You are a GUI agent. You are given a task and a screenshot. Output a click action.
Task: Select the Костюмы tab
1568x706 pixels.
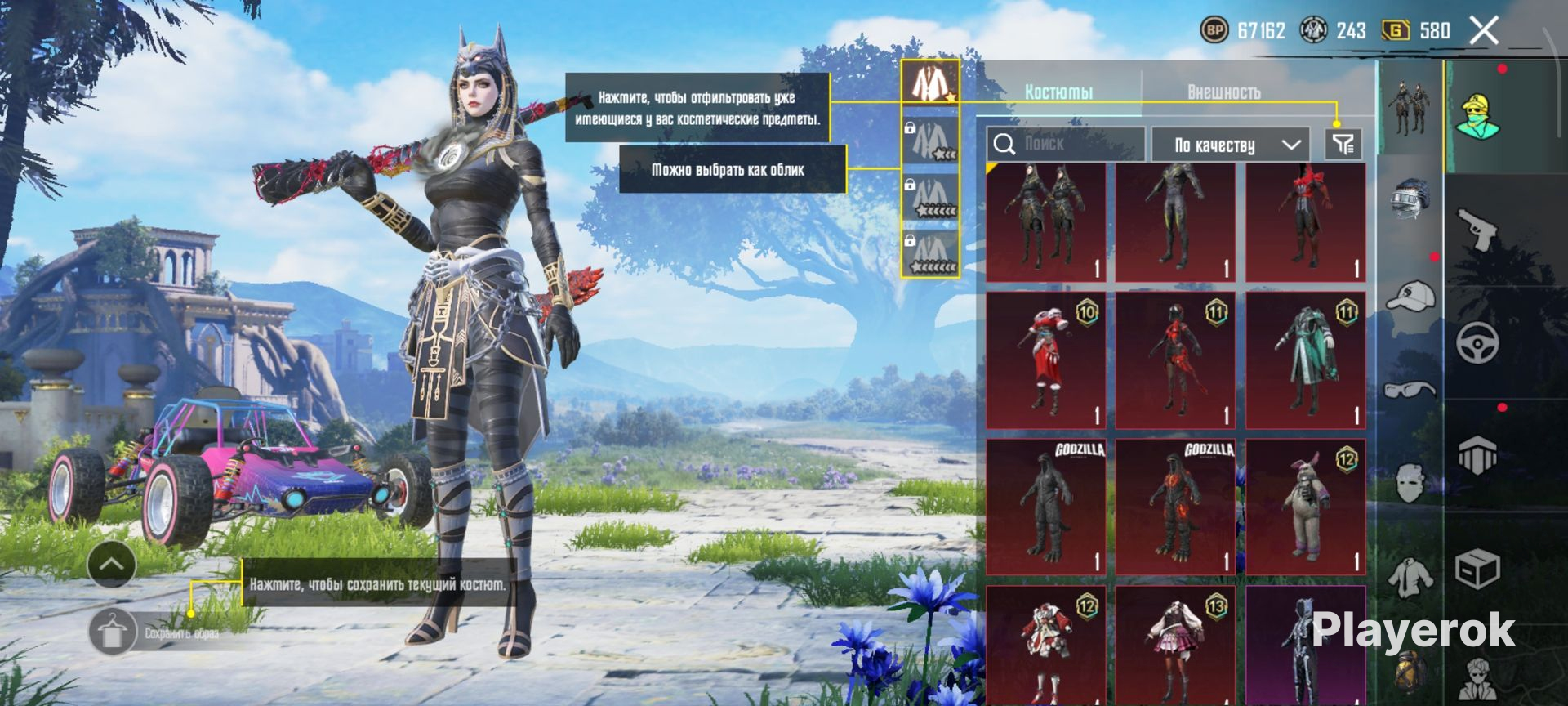click(1058, 92)
